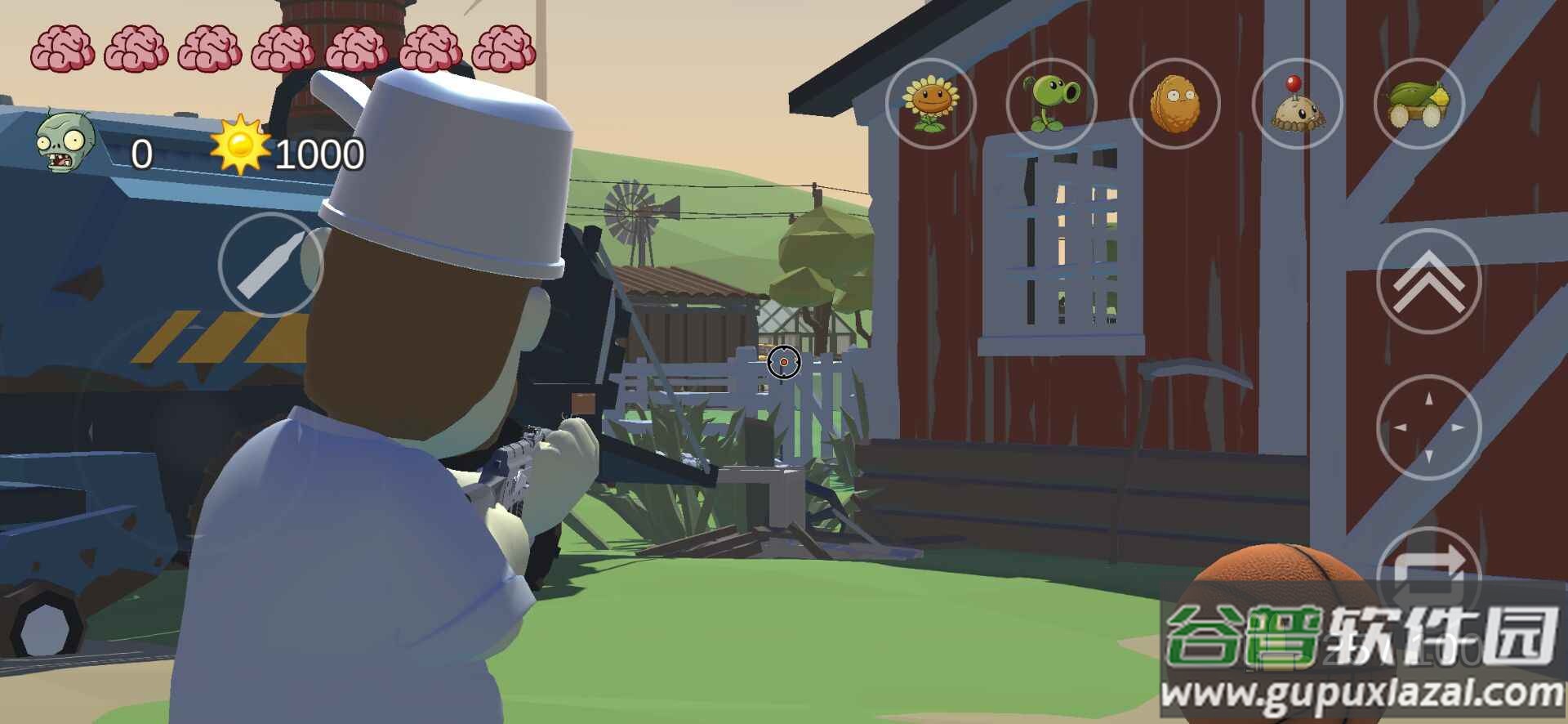Tap the knife melee attack button
This screenshot has width=1568, height=724.
(270, 264)
